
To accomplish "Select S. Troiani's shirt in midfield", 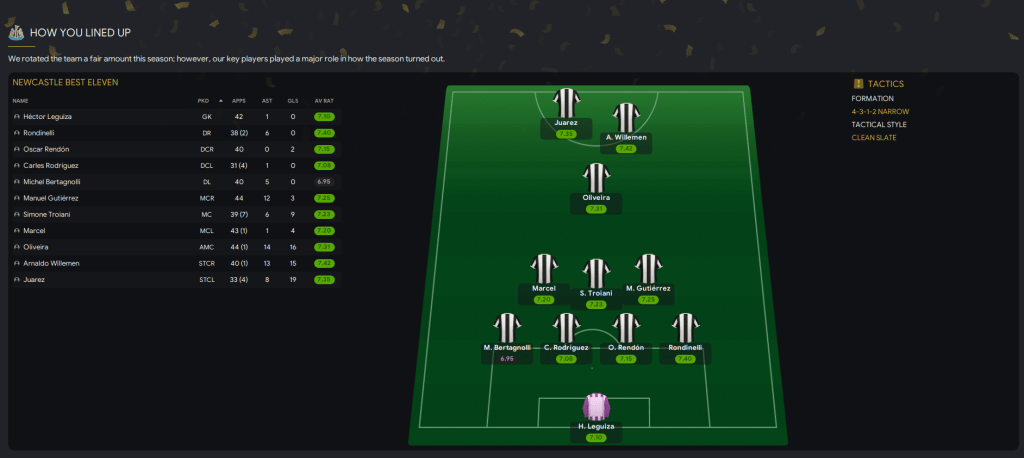I will pyautogui.click(x=596, y=273).
